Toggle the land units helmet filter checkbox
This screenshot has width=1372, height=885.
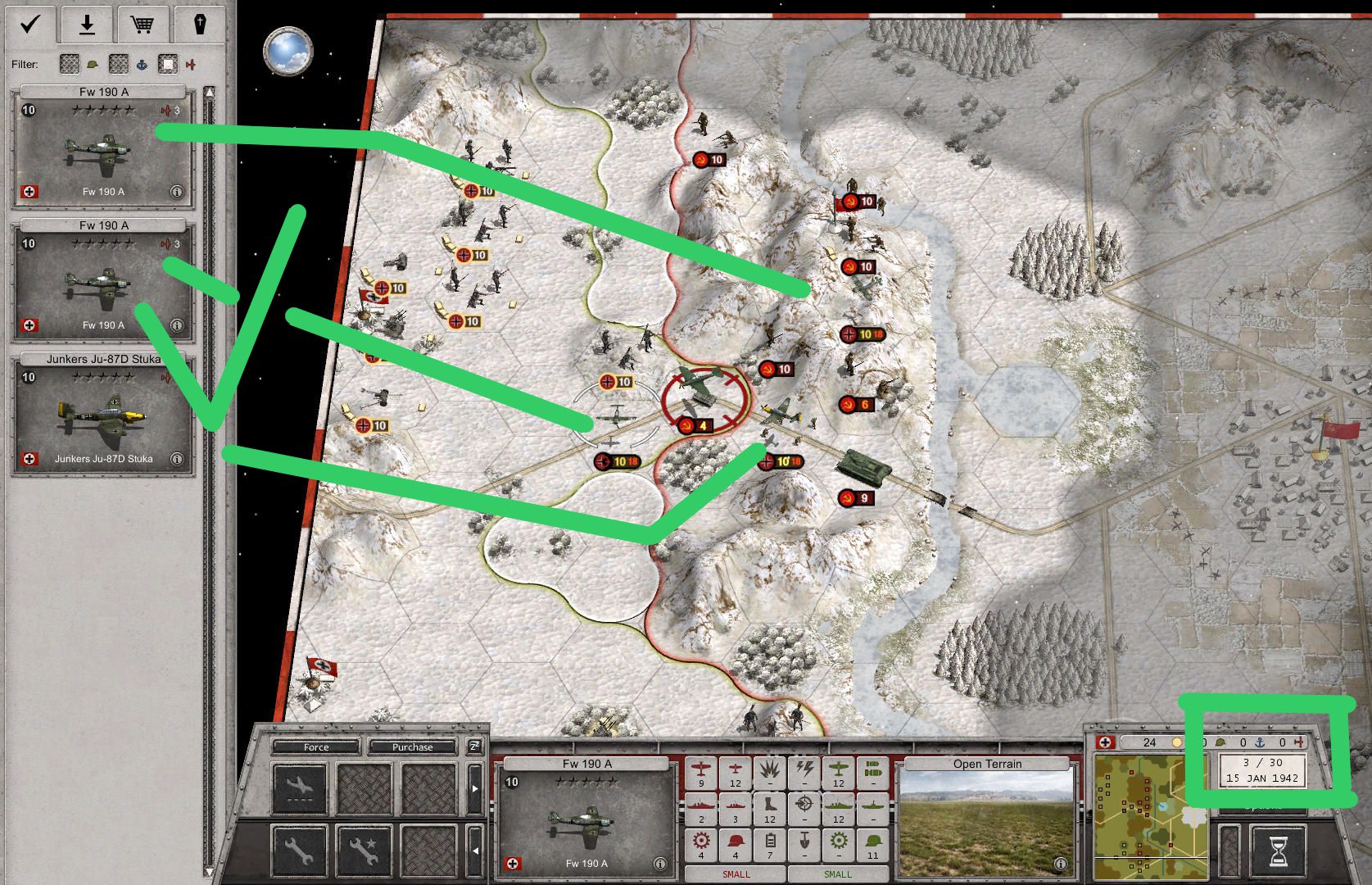[70, 64]
